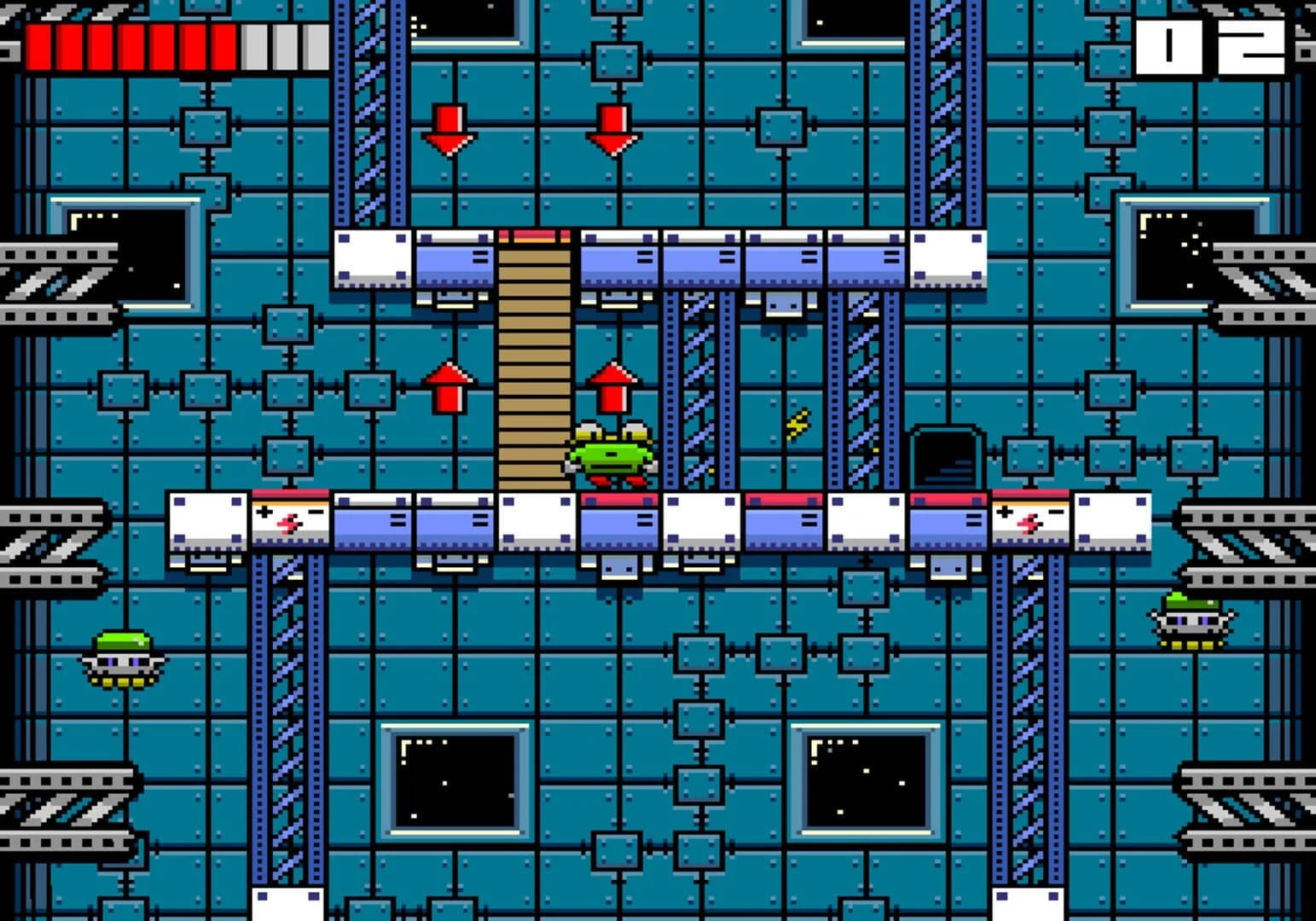Open the dark doorway with stairs
The height and width of the screenshot is (921, 1316).
[x=945, y=456]
